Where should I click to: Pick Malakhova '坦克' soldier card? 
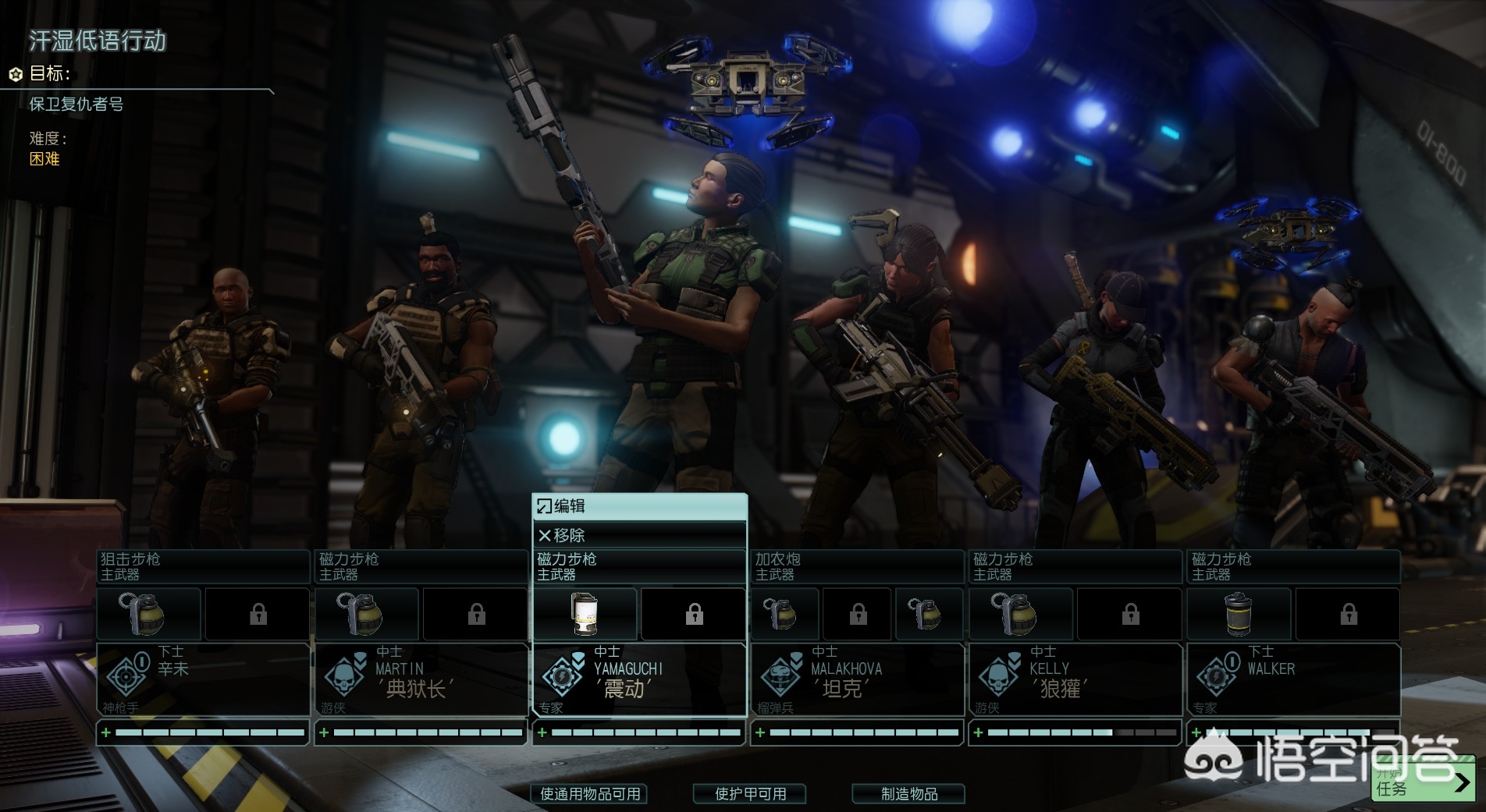pos(857,679)
